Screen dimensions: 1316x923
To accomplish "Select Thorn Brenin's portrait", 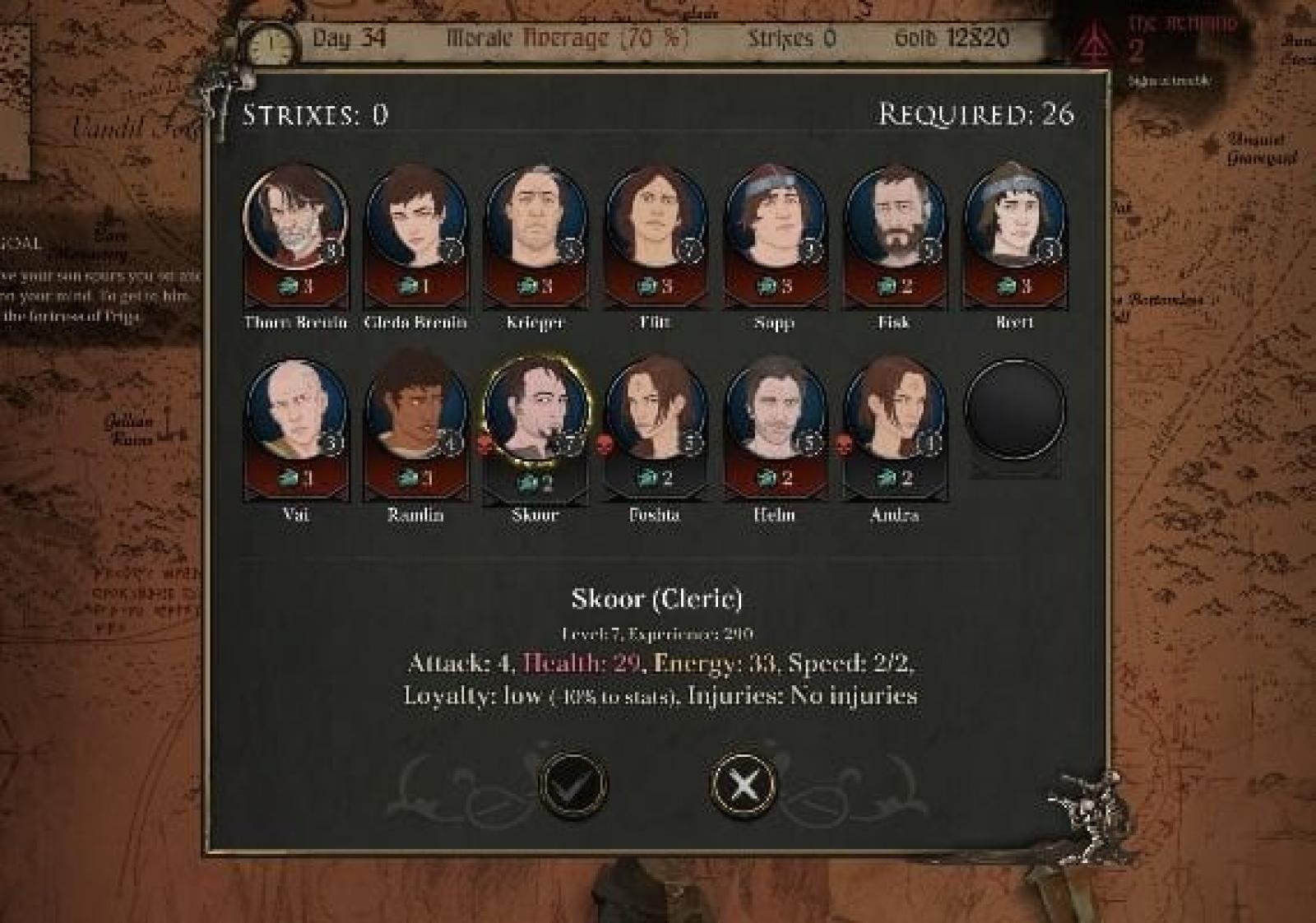I will tap(295, 217).
